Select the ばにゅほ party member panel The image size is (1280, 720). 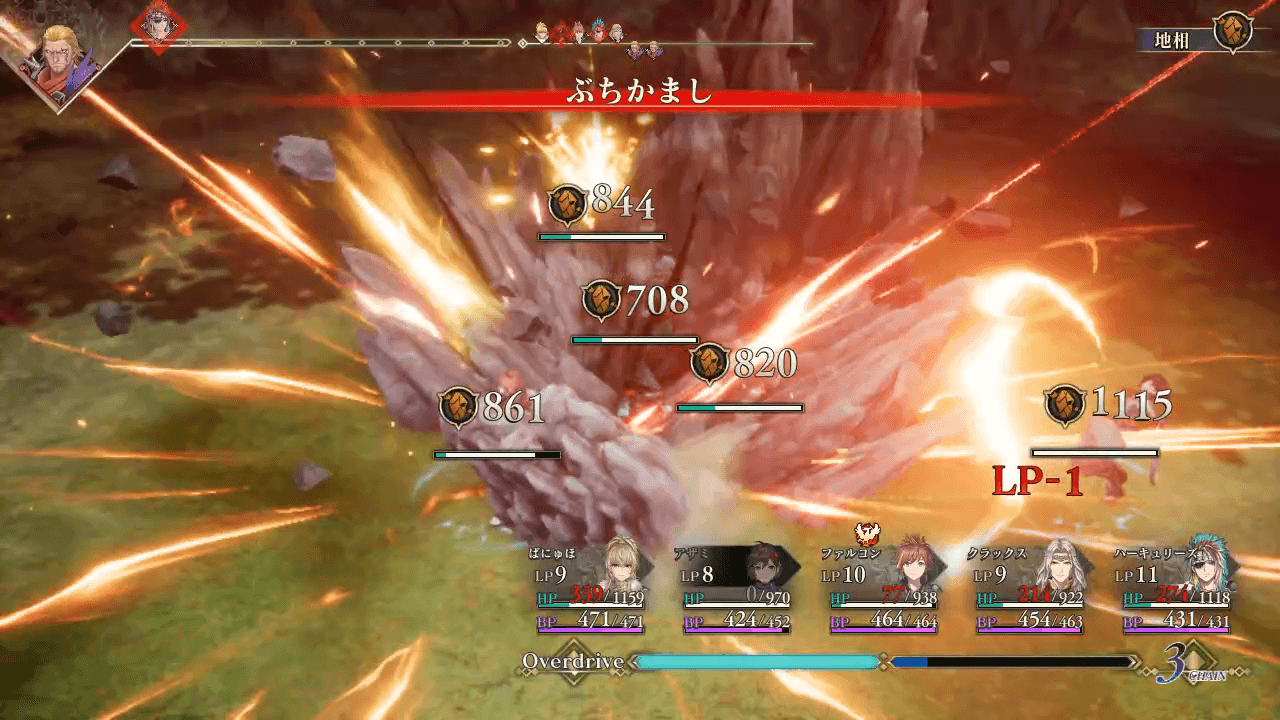(592, 588)
